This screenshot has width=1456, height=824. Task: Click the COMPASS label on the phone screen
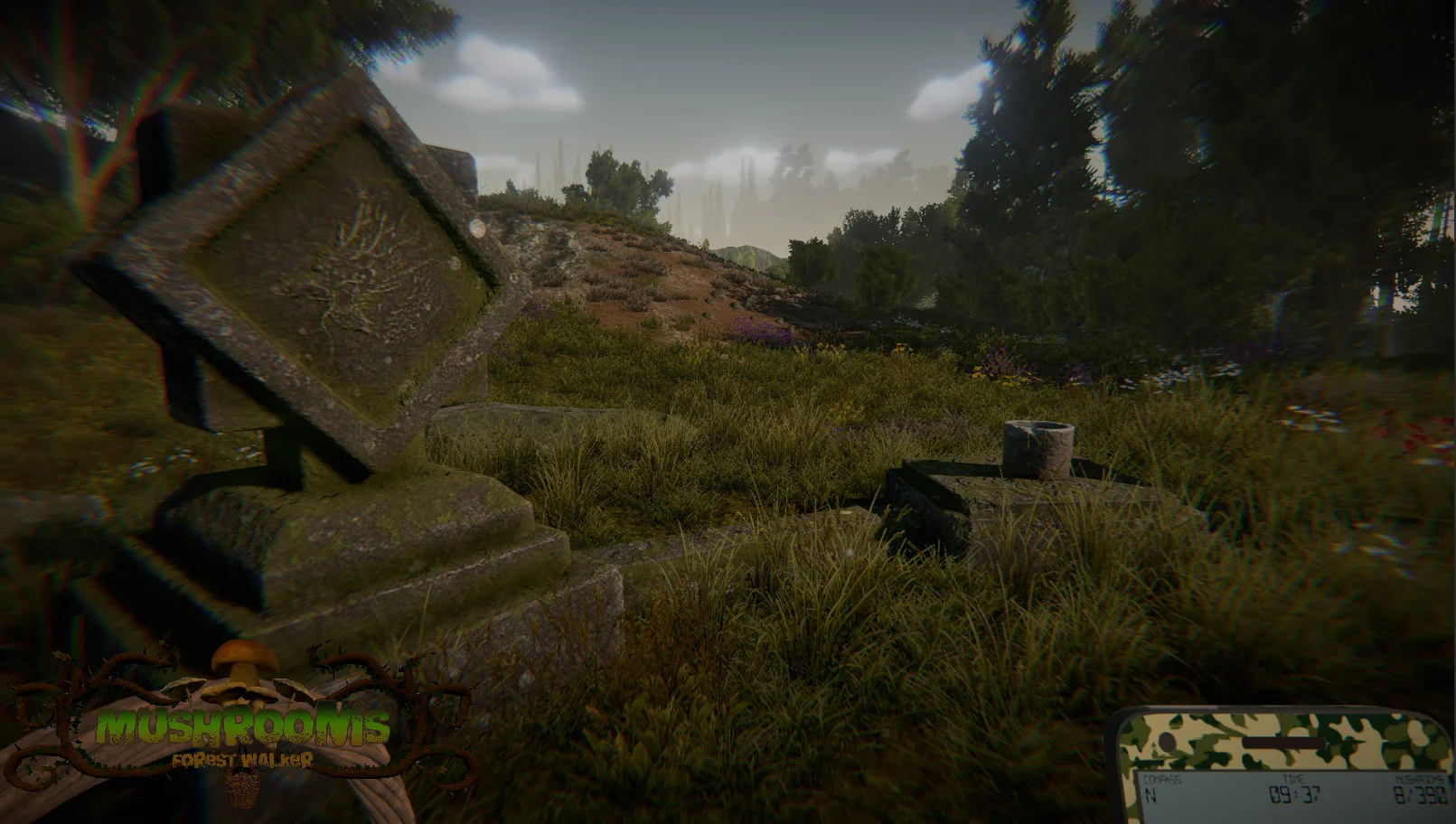(1162, 779)
